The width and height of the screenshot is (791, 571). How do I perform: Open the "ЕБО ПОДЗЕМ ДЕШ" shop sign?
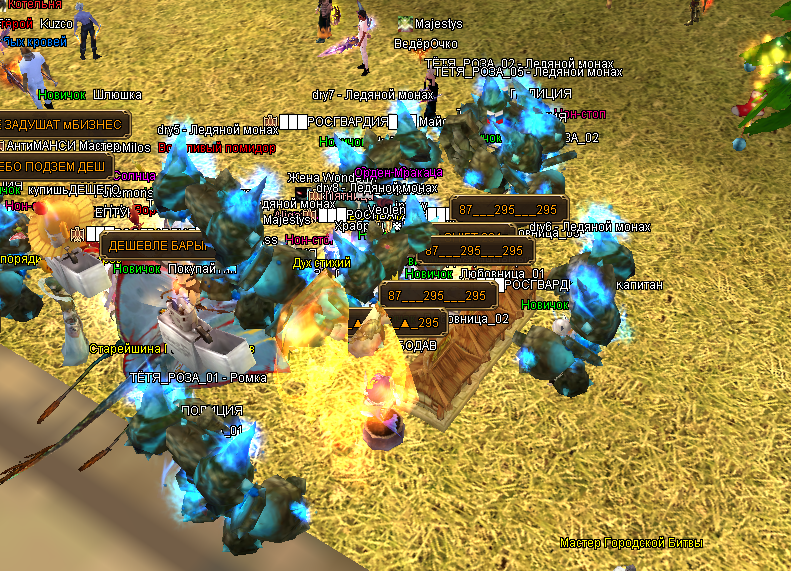pyautogui.click(x=55, y=166)
